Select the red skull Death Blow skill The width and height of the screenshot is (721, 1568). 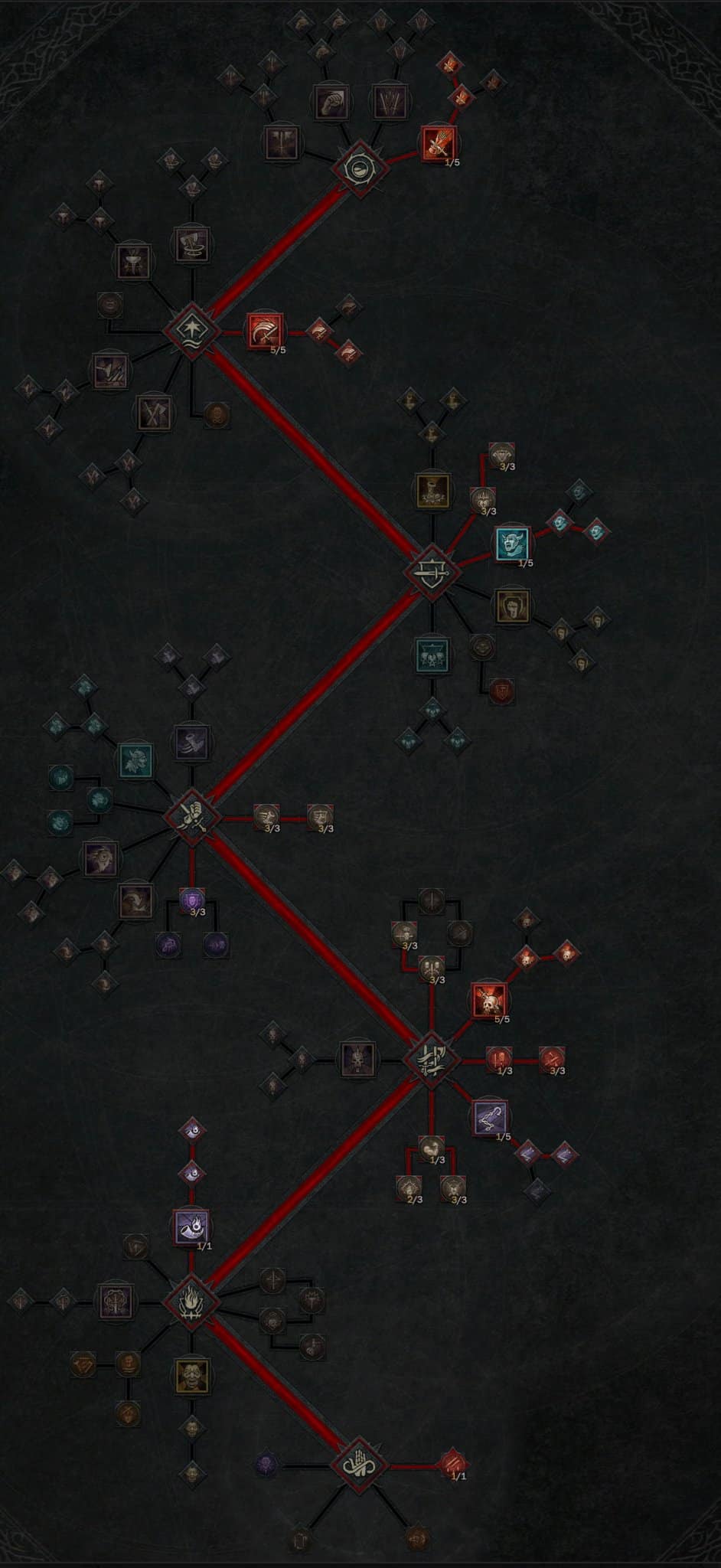(489, 999)
